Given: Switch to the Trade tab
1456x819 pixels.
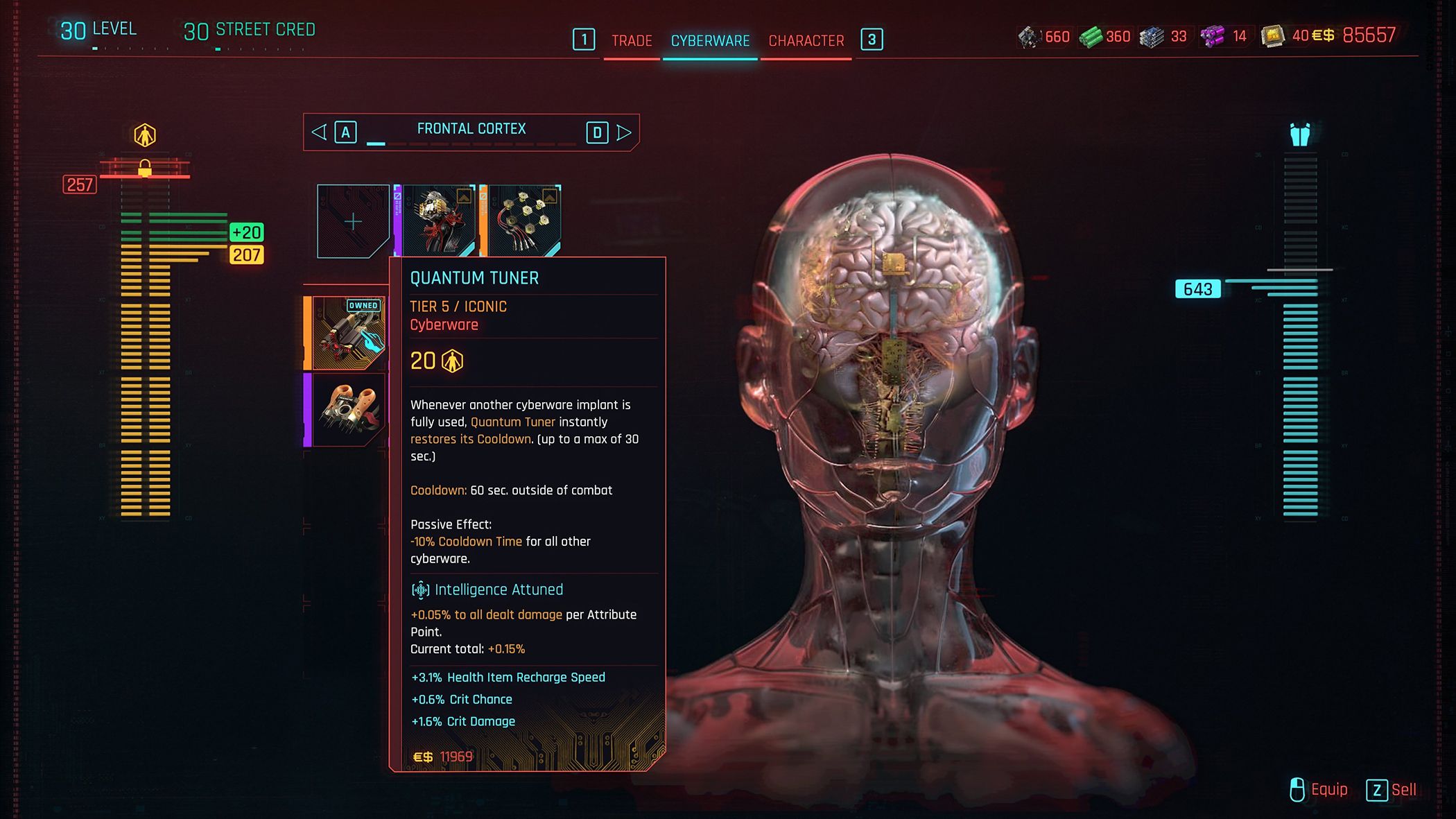Looking at the screenshot, I should tap(631, 41).
